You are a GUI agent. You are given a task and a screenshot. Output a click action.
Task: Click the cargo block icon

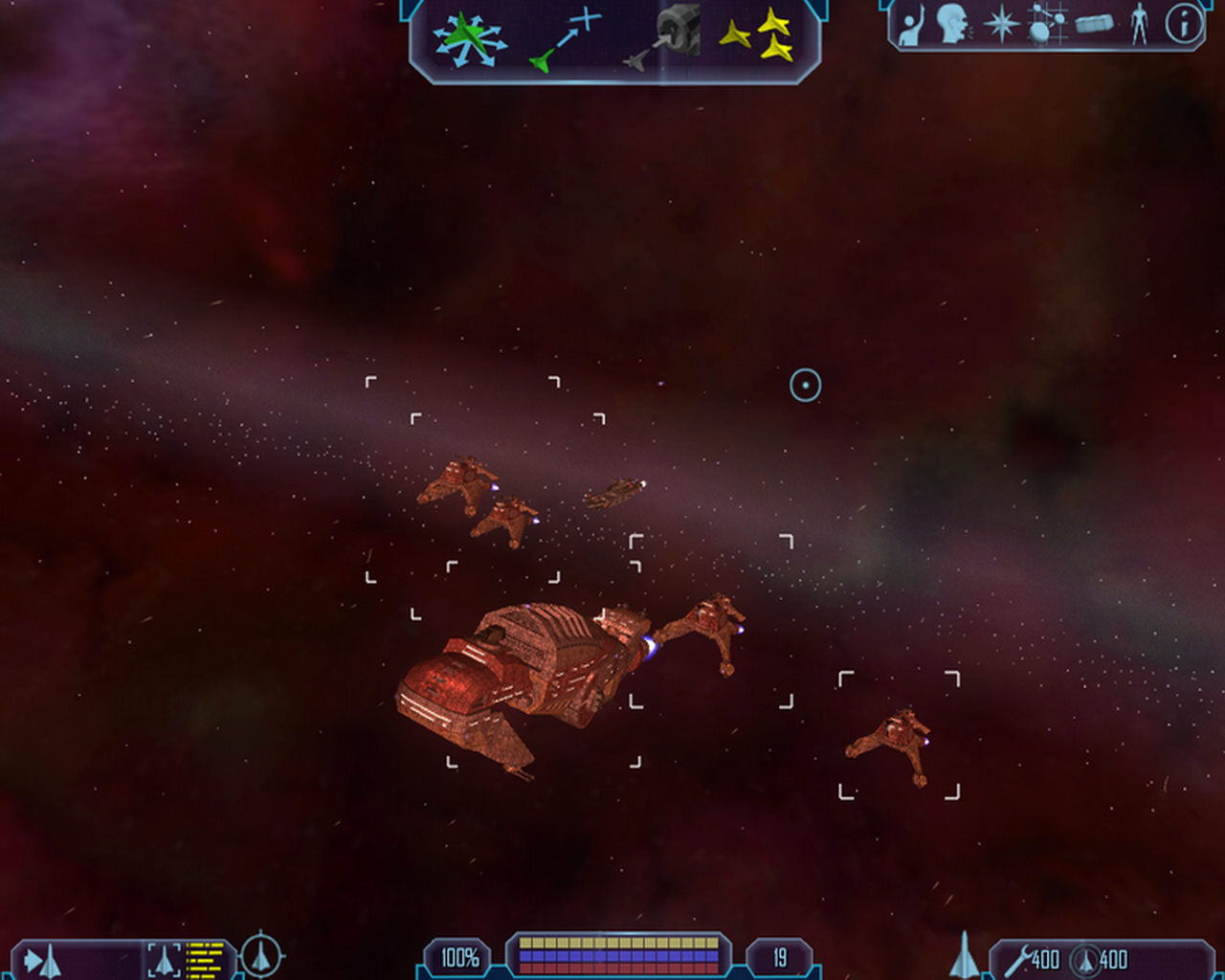click(x=1094, y=24)
